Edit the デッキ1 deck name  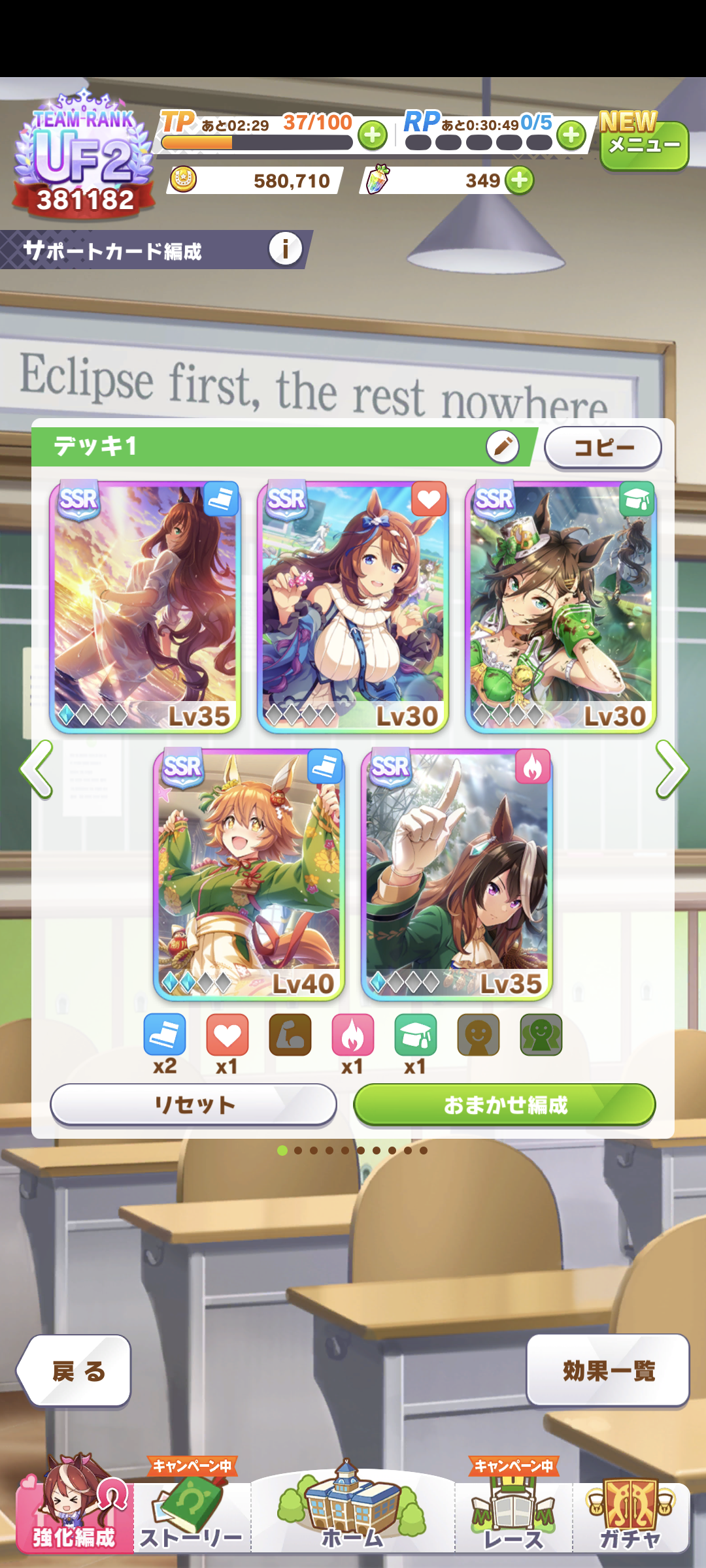point(502,447)
